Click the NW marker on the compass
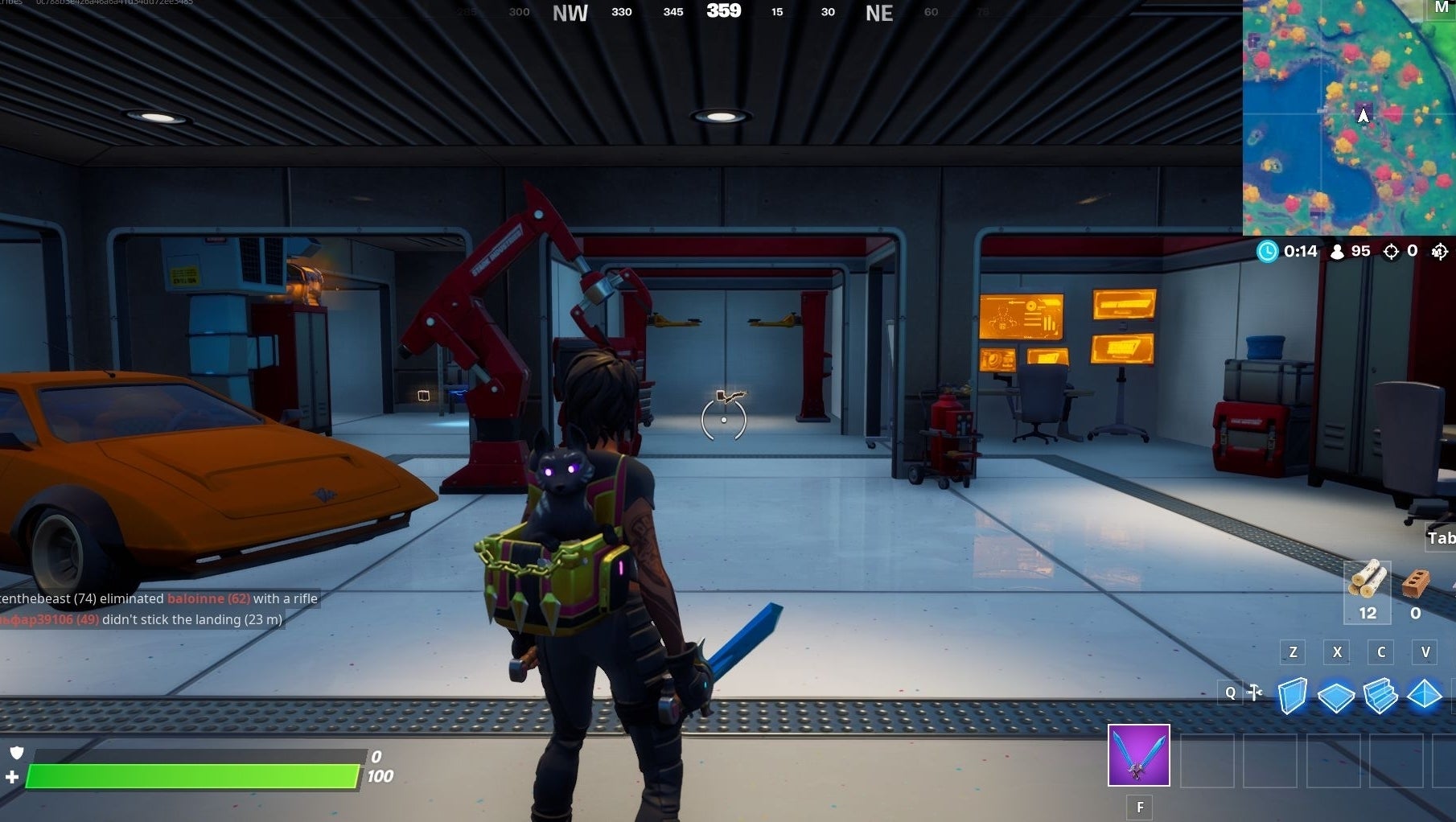 click(x=570, y=12)
